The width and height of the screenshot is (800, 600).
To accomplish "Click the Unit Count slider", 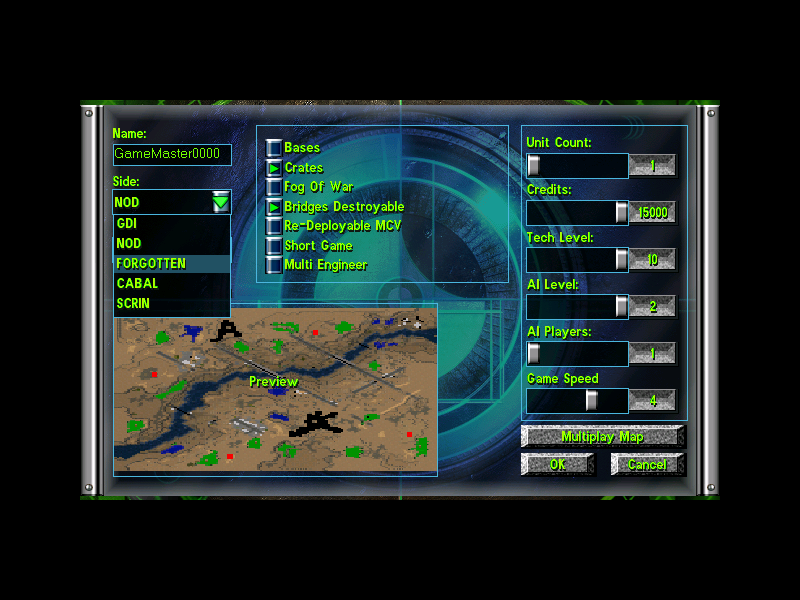I will (577, 165).
